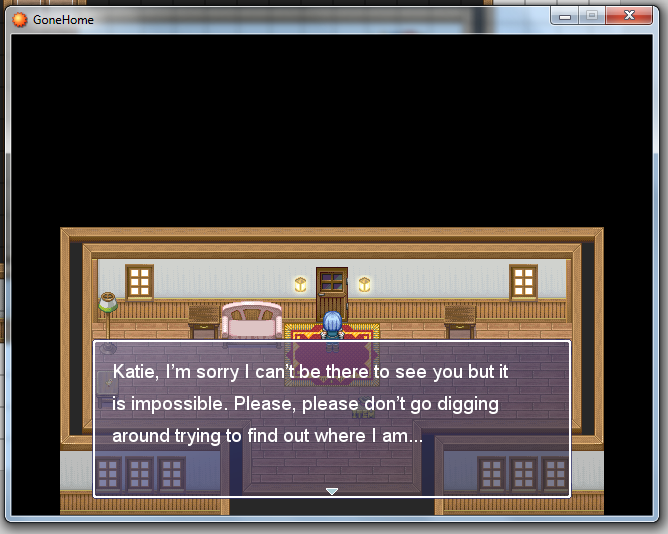Close the GoneHome window
668x534 pixels.
(x=631, y=16)
